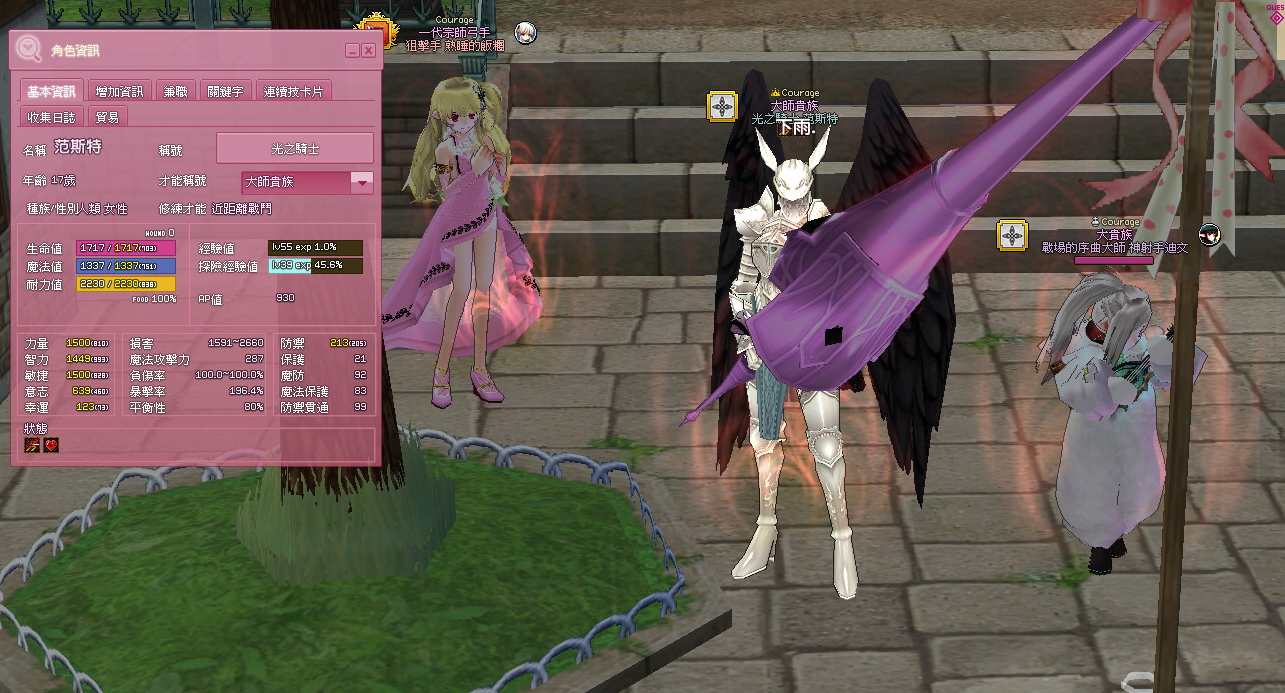Switch to the 連續技卡片 tab
Image resolution: width=1285 pixels, height=693 pixels.
pyautogui.click(x=293, y=91)
